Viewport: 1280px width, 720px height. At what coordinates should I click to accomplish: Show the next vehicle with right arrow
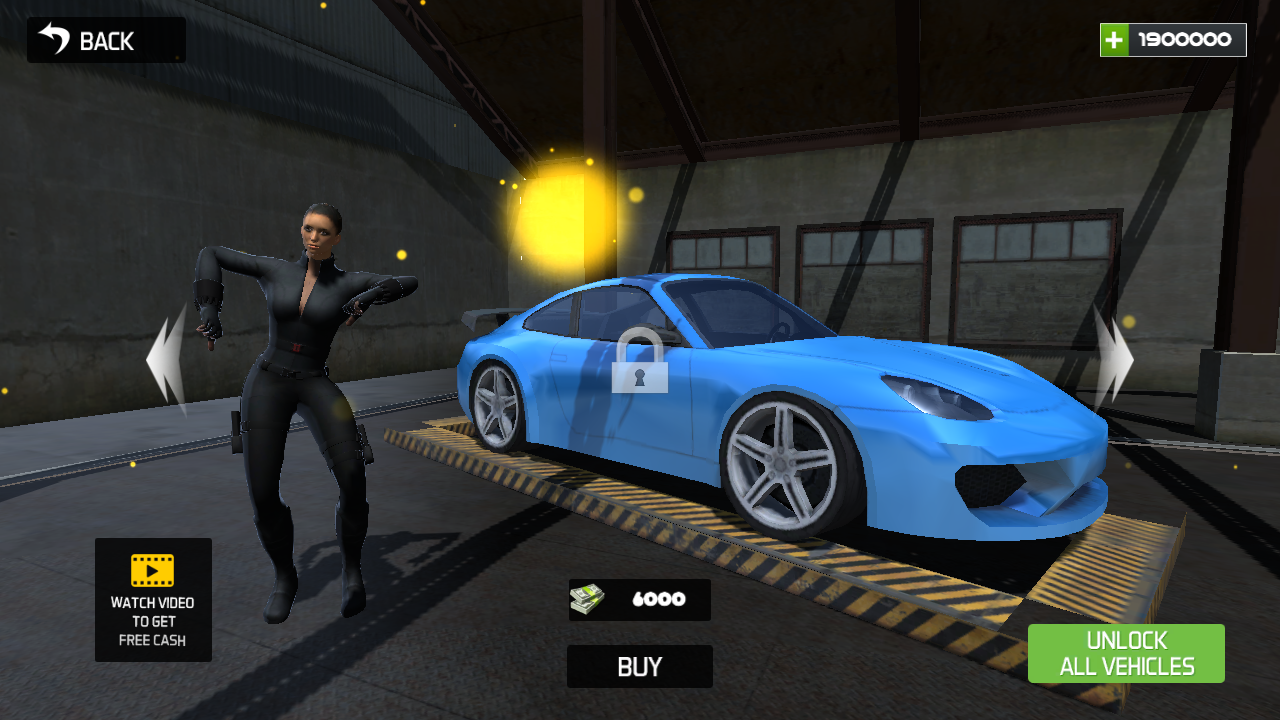[1113, 360]
